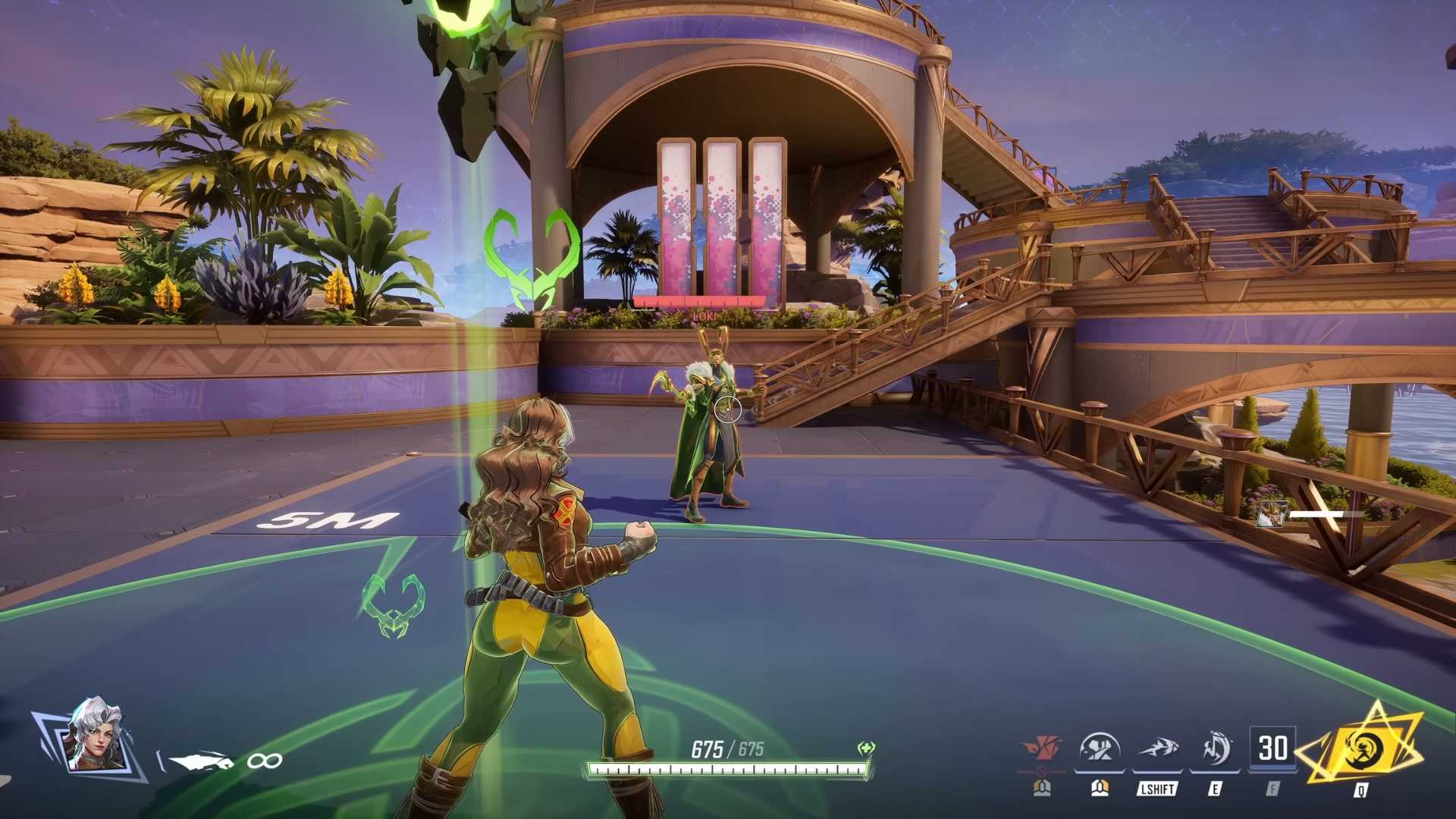Activate the swirling crescent E ability
Image resolution: width=1456 pixels, height=819 pixels.
(x=1216, y=749)
